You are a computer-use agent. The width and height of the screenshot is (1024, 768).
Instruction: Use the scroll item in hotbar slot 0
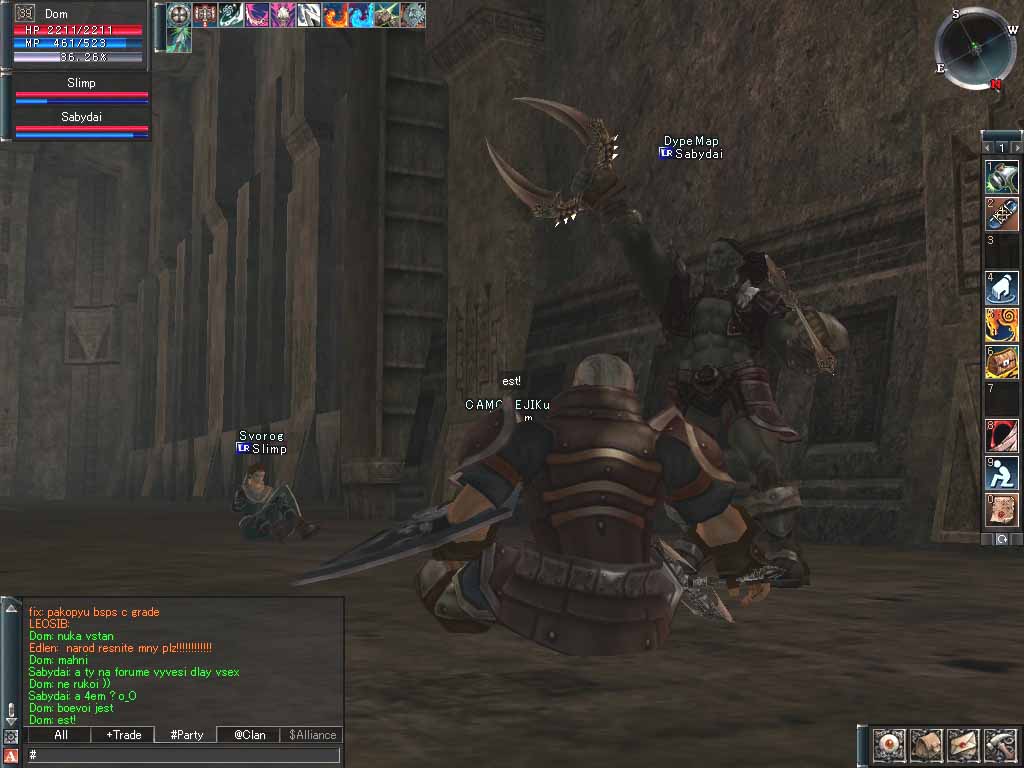(x=1002, y=511)
